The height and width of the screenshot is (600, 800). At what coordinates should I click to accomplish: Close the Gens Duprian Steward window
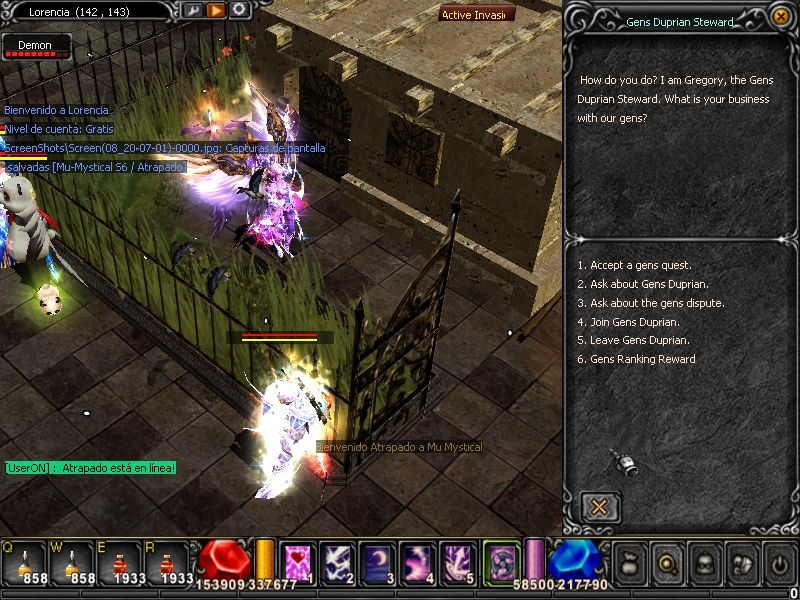(781, 16)
